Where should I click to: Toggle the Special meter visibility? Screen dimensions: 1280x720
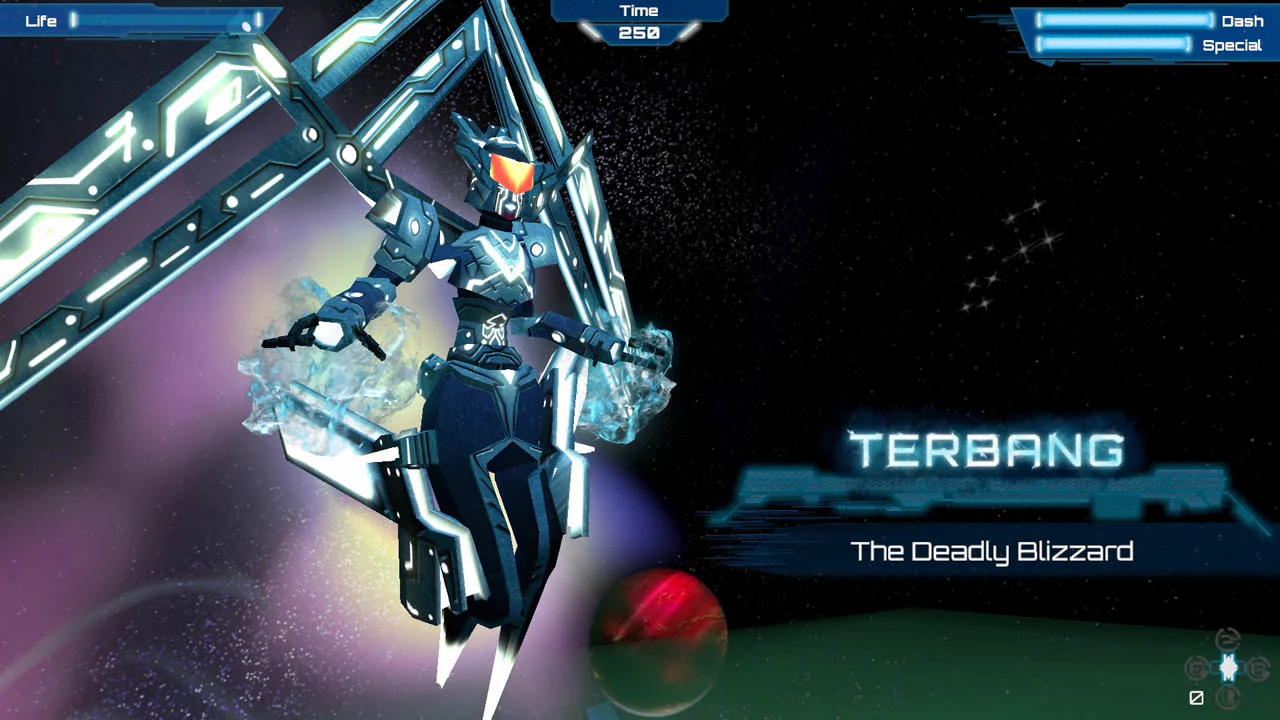[x=1113, y=44]
